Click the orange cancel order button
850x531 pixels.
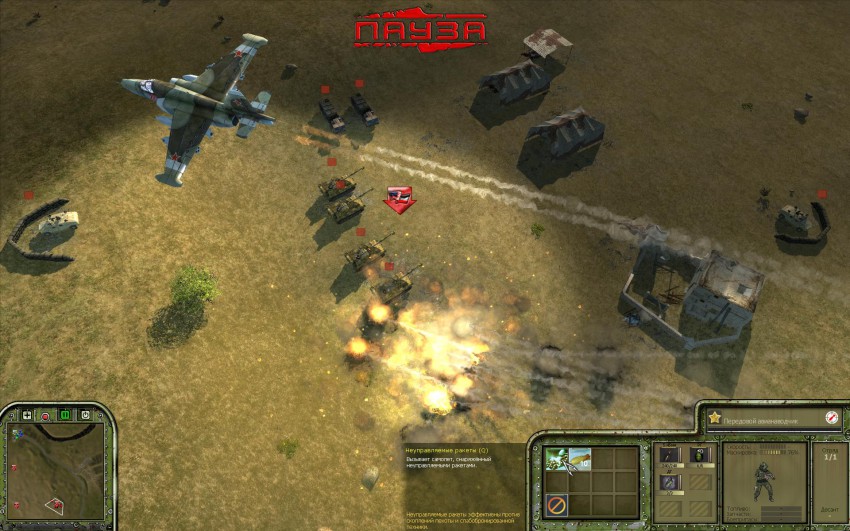click(x=558, y=505)
